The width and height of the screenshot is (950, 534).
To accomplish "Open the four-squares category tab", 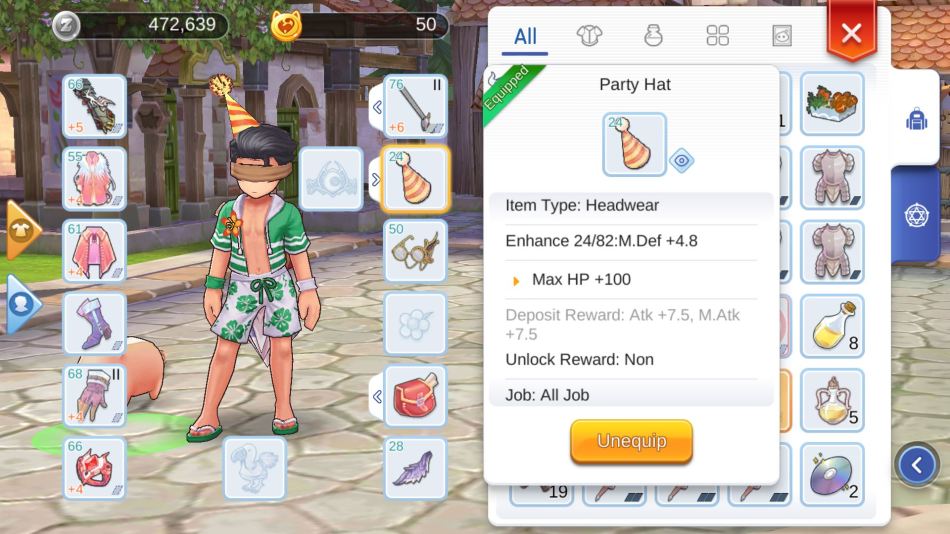I will [717, 37].
